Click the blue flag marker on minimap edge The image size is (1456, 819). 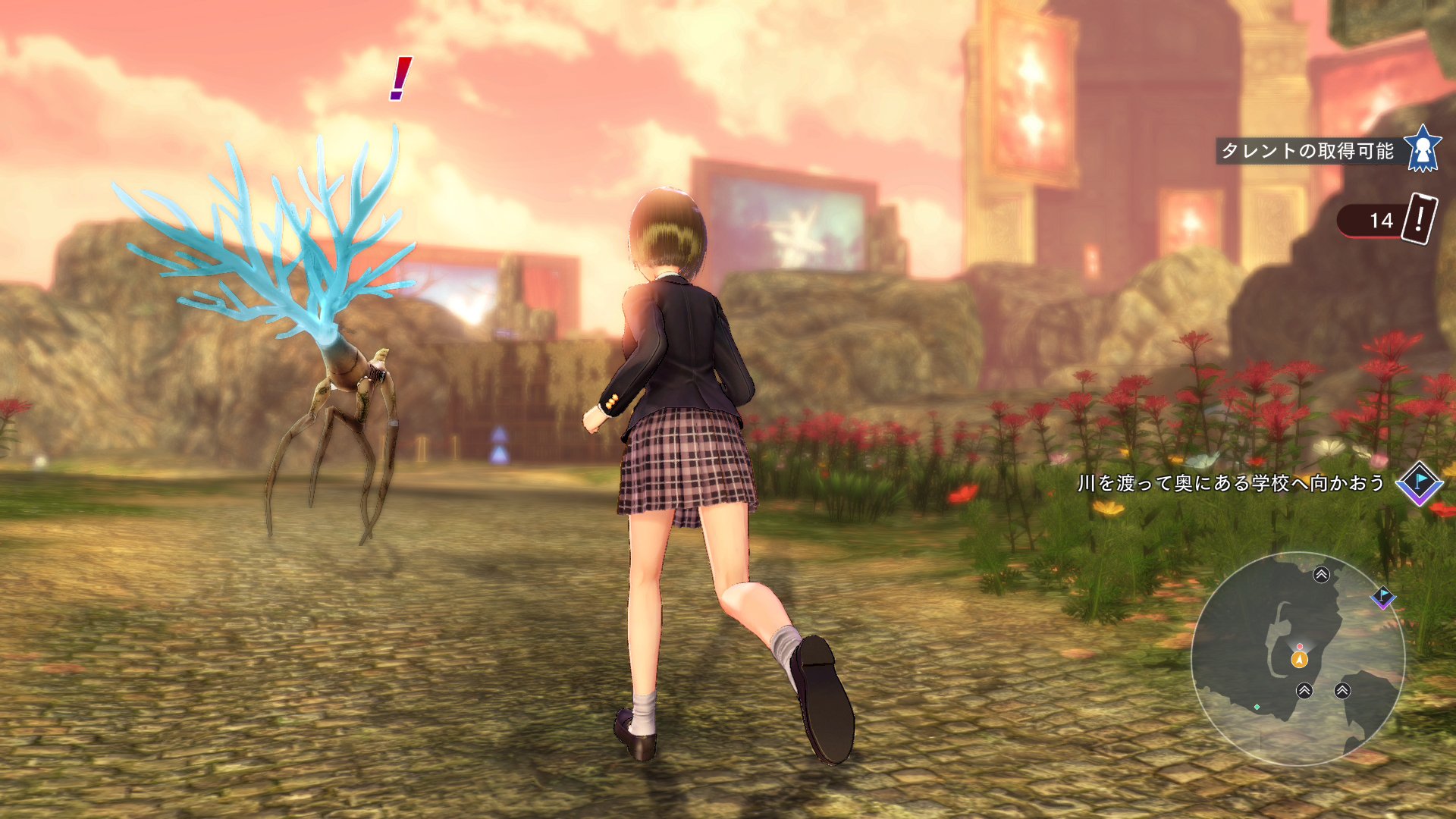[x=1383, y=598]
